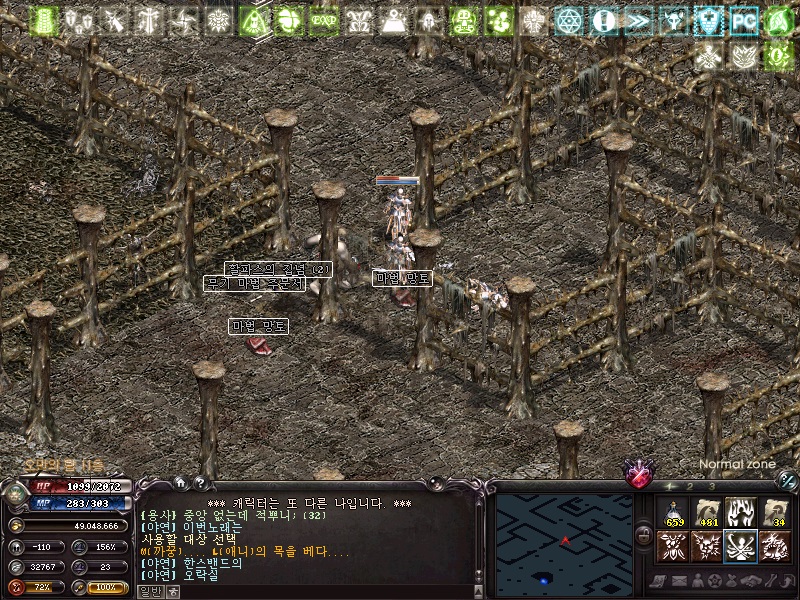Viewport: 800px width, 600px height.
Task: Activate the coiled dragon skill icon
Action: [775, 546]
